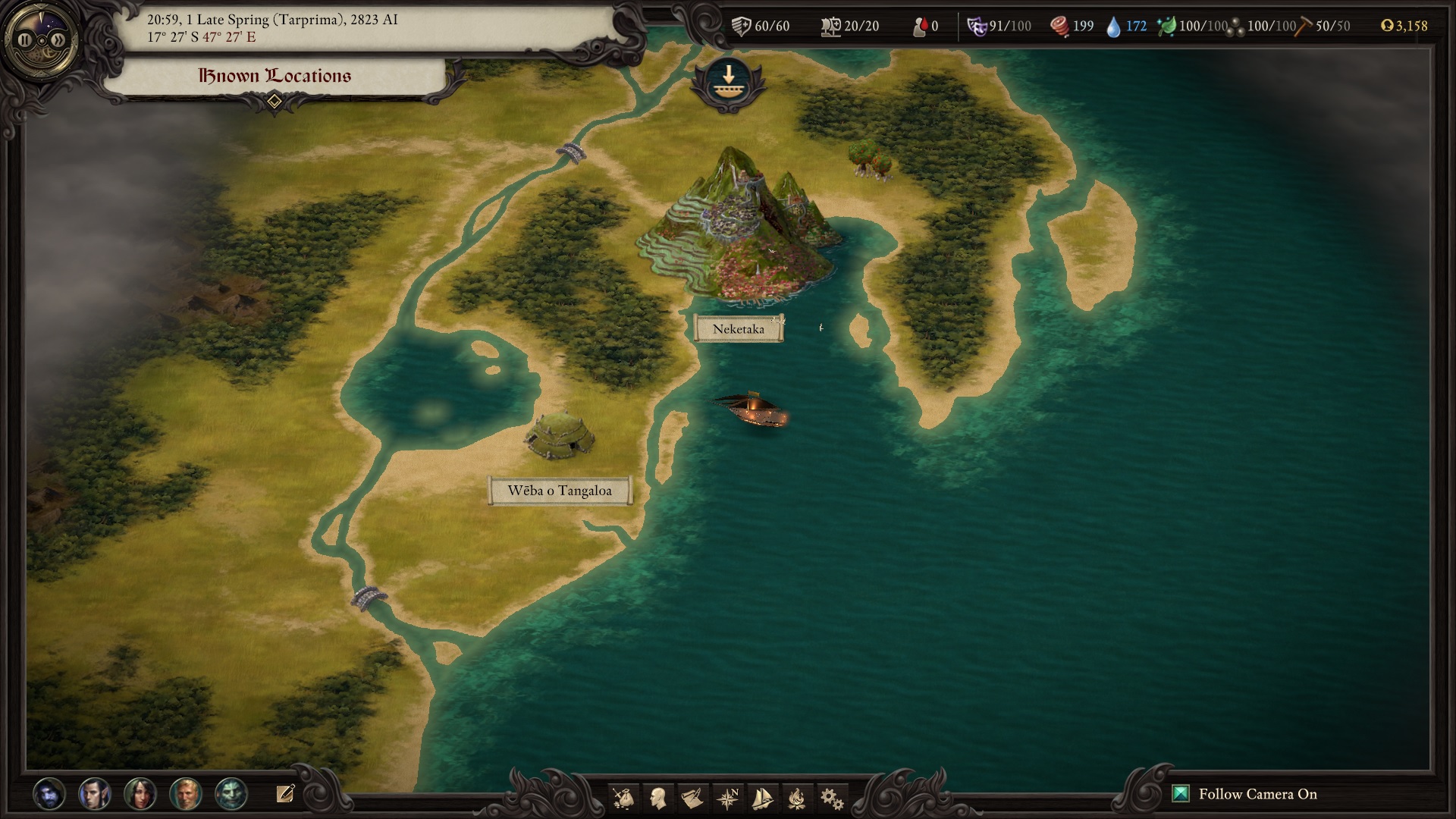1456x819 pixels.
Task: Open the ship management icon
Action: [x=762, y=798]
